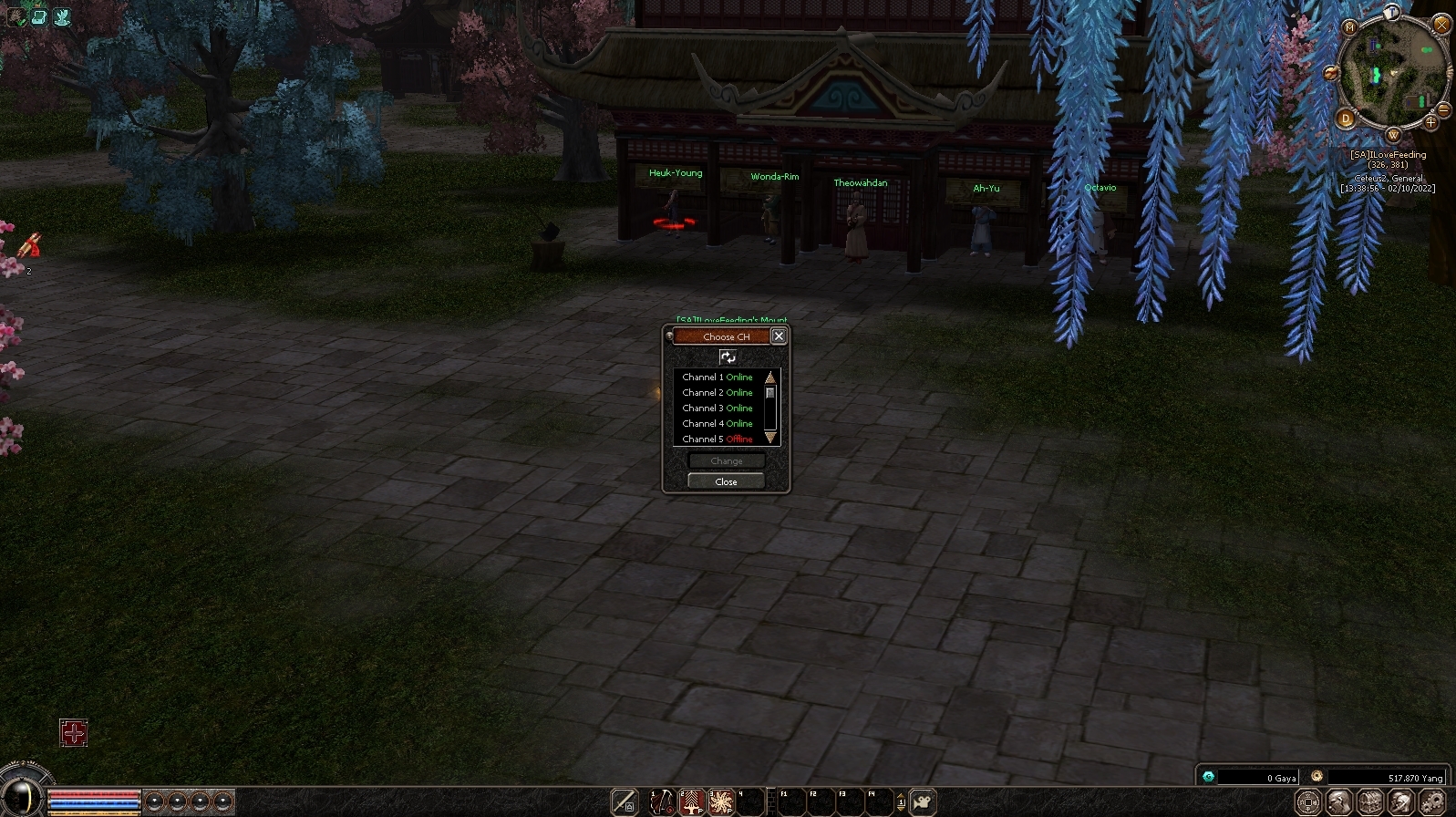
Task: Open the map with the M button above the minimap
Action: (1350, 27)
